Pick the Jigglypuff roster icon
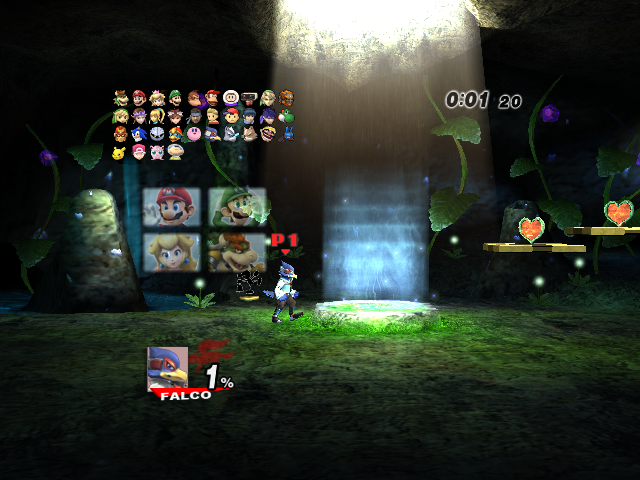 tap(157, 152)
